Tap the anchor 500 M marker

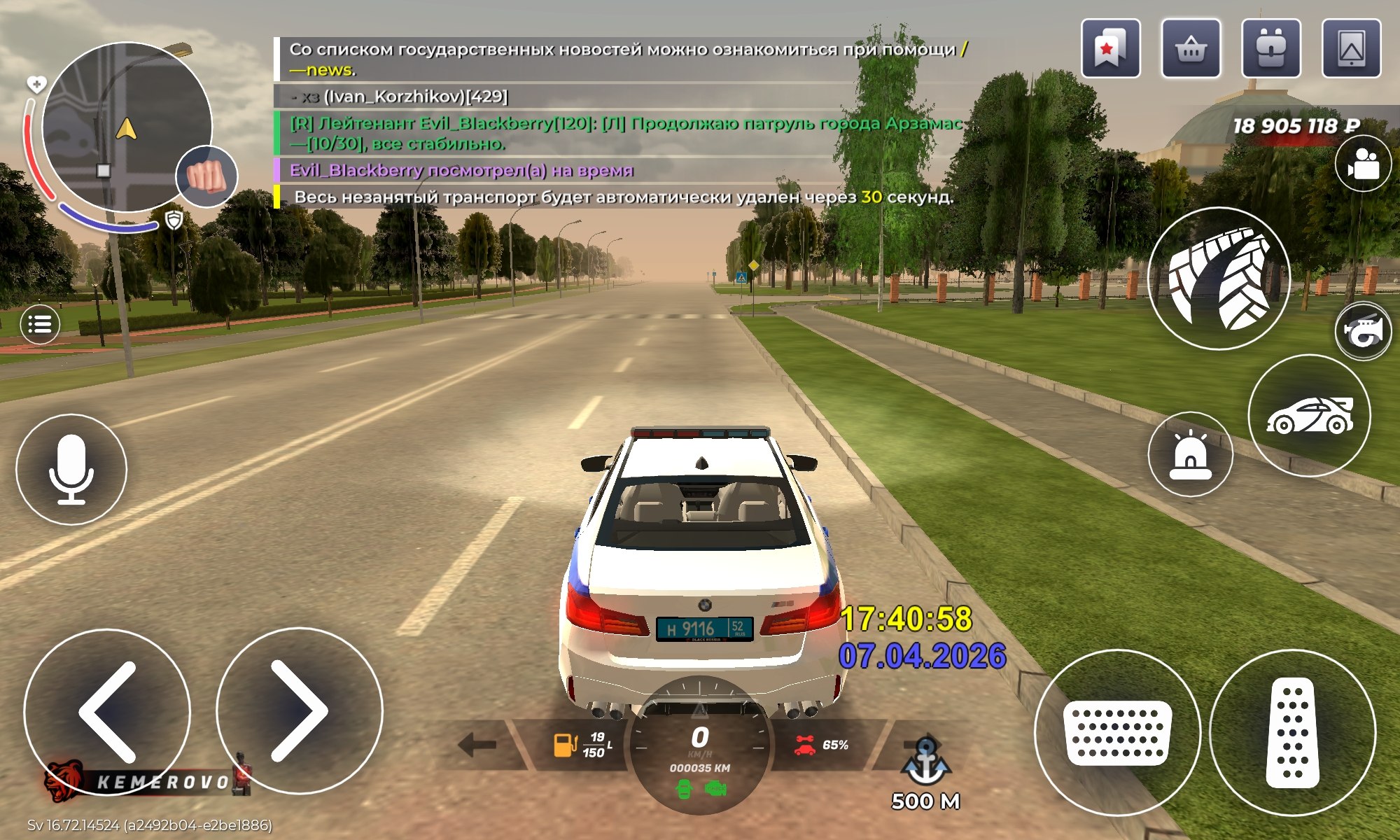pos(925,770)
